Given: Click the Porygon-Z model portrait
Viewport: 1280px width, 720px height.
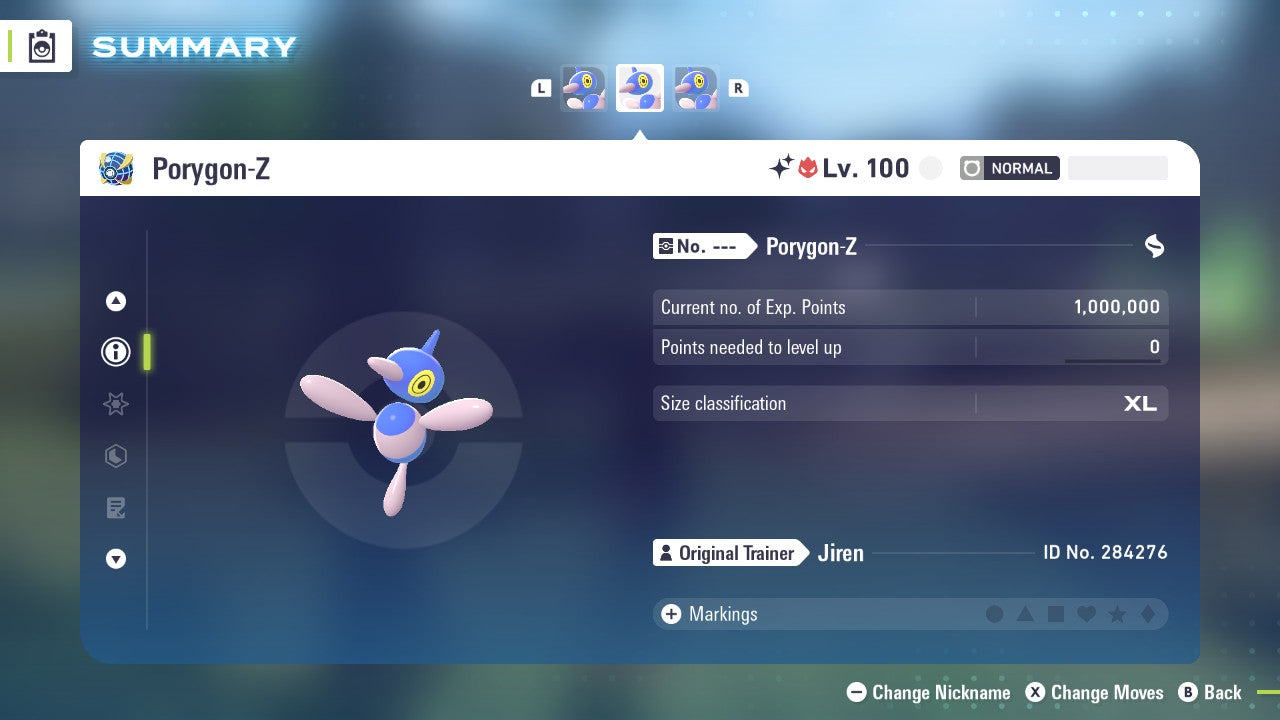Looking at the screenshot, I should point(400,430).
